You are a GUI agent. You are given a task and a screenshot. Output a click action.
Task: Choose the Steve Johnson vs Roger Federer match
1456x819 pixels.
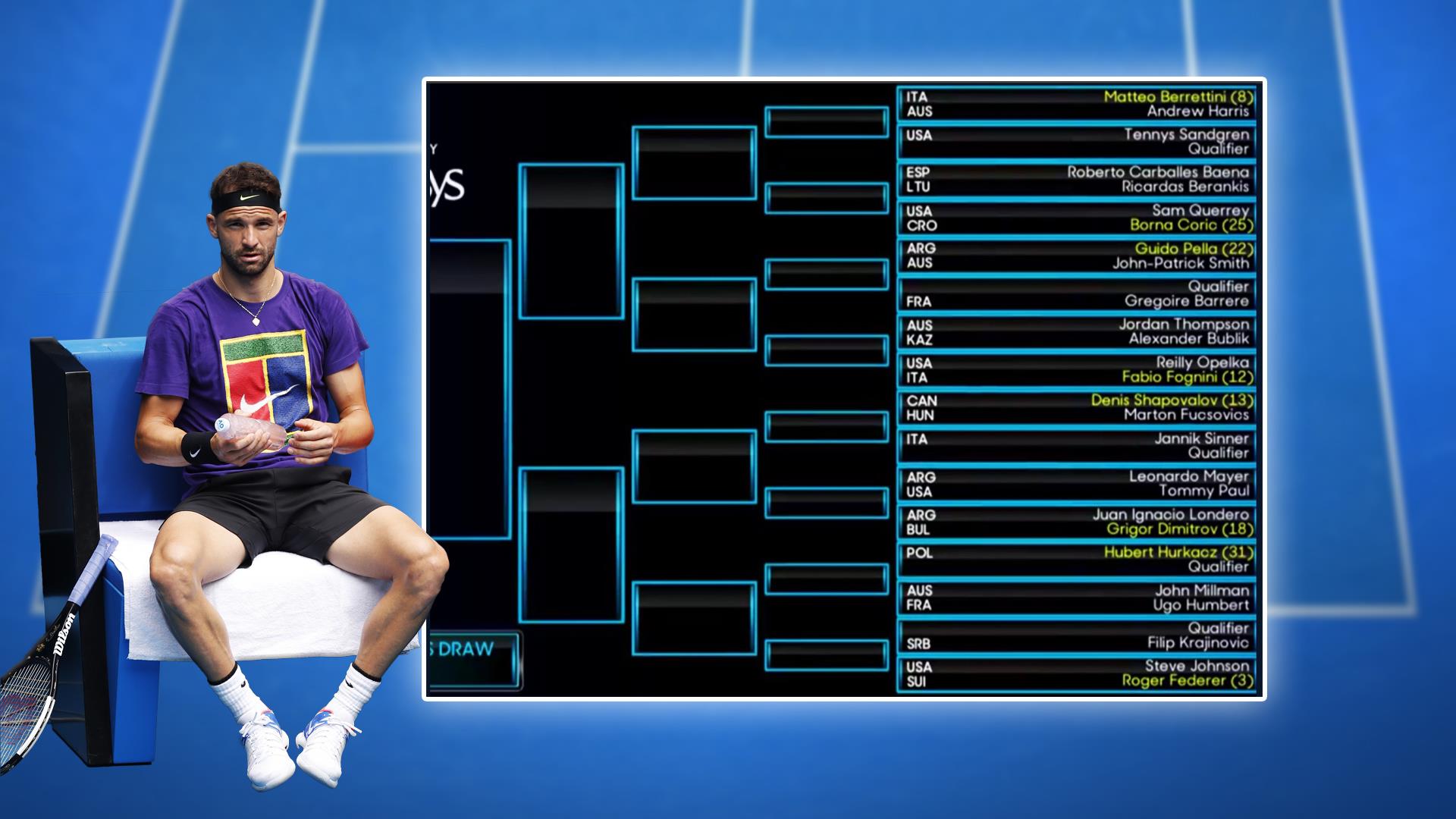(x=1076, y=673)
